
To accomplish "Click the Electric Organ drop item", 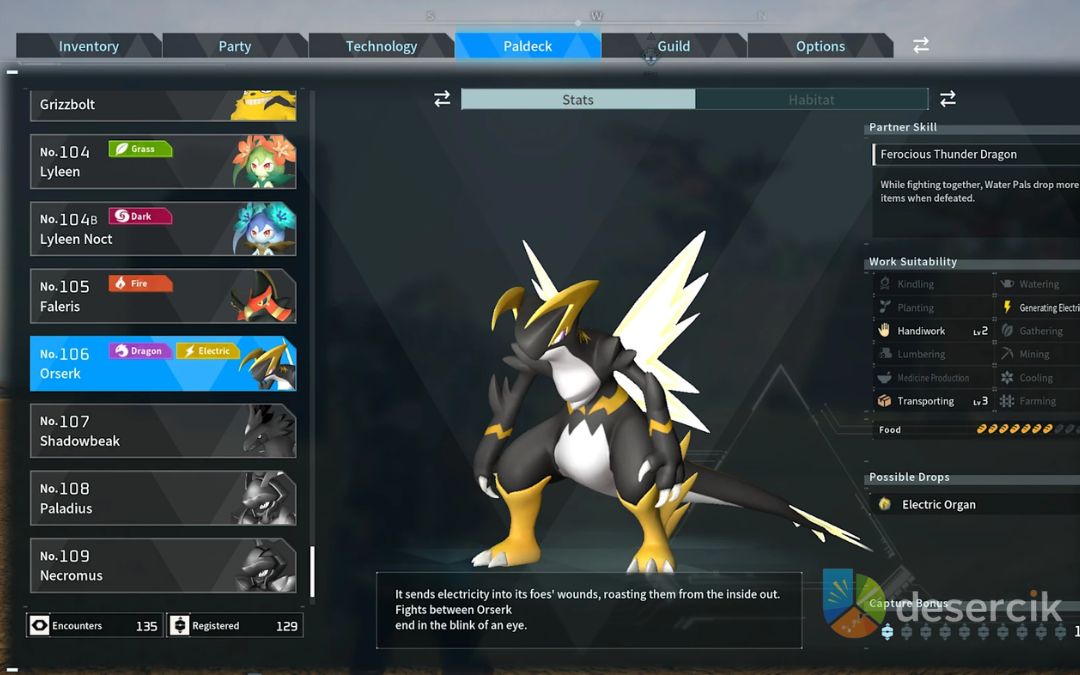I will [938, 505].
